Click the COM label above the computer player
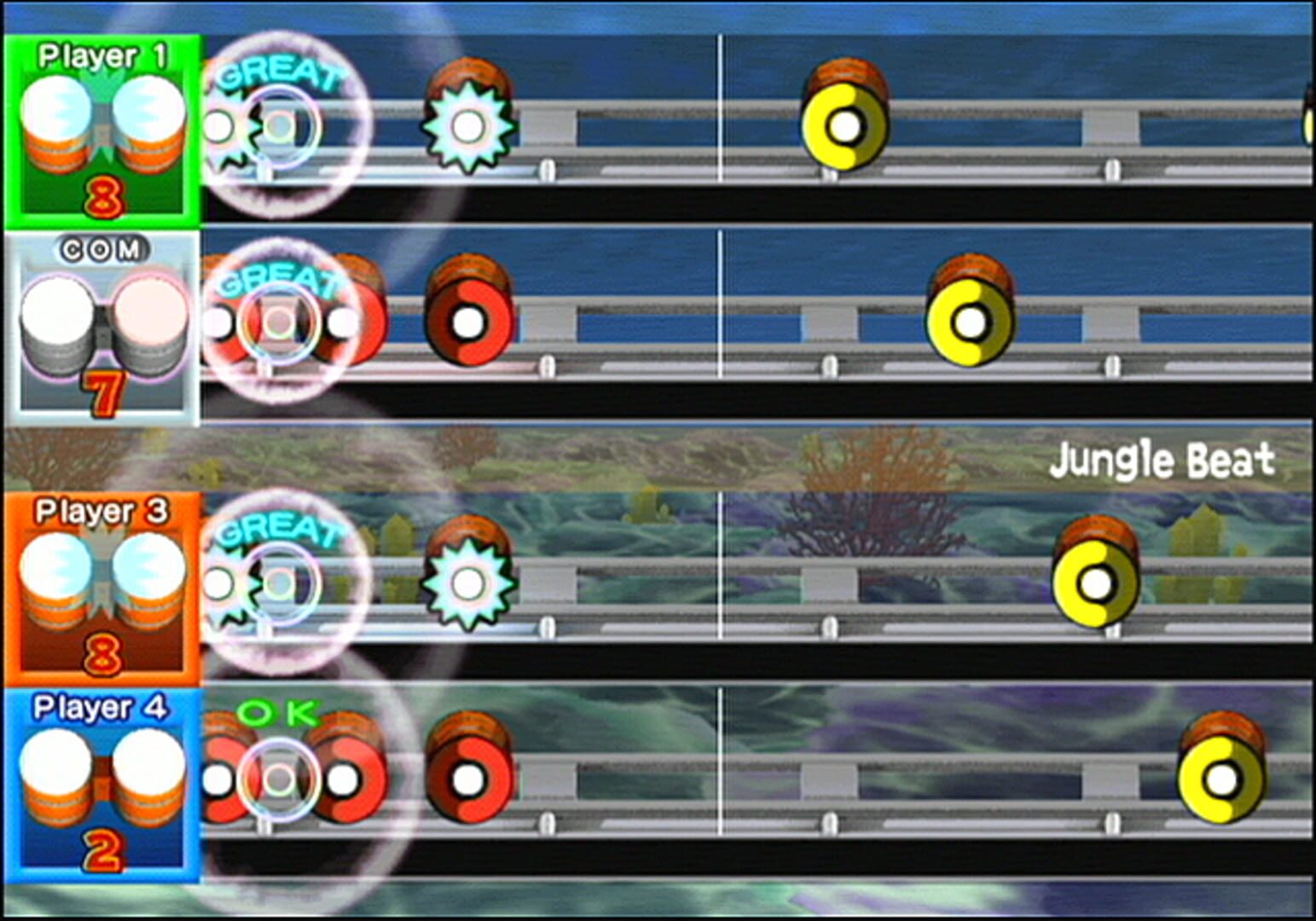This screenshot has height=921, width=1316. [x=102, y=251]
